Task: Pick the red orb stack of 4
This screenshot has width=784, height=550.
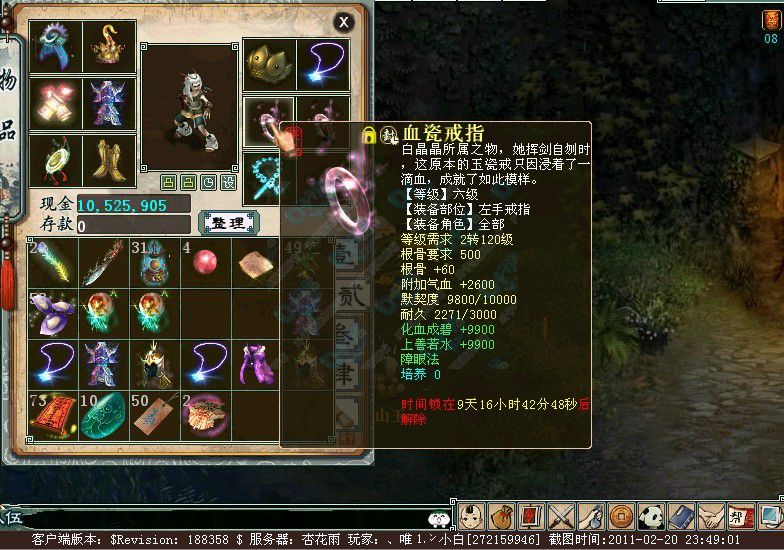Action: [x=205, y=261]
